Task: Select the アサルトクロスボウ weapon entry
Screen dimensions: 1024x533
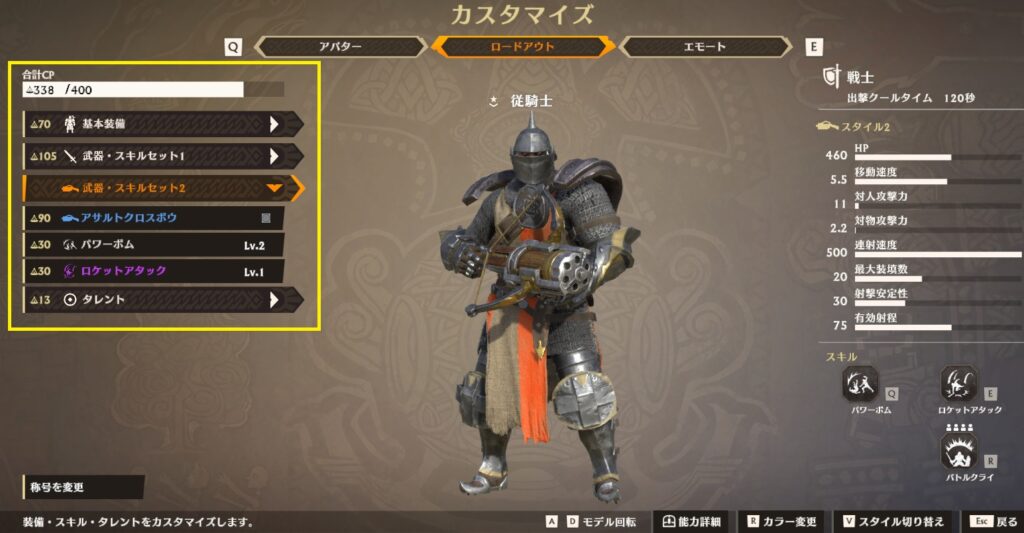Action: coord(153,218)
